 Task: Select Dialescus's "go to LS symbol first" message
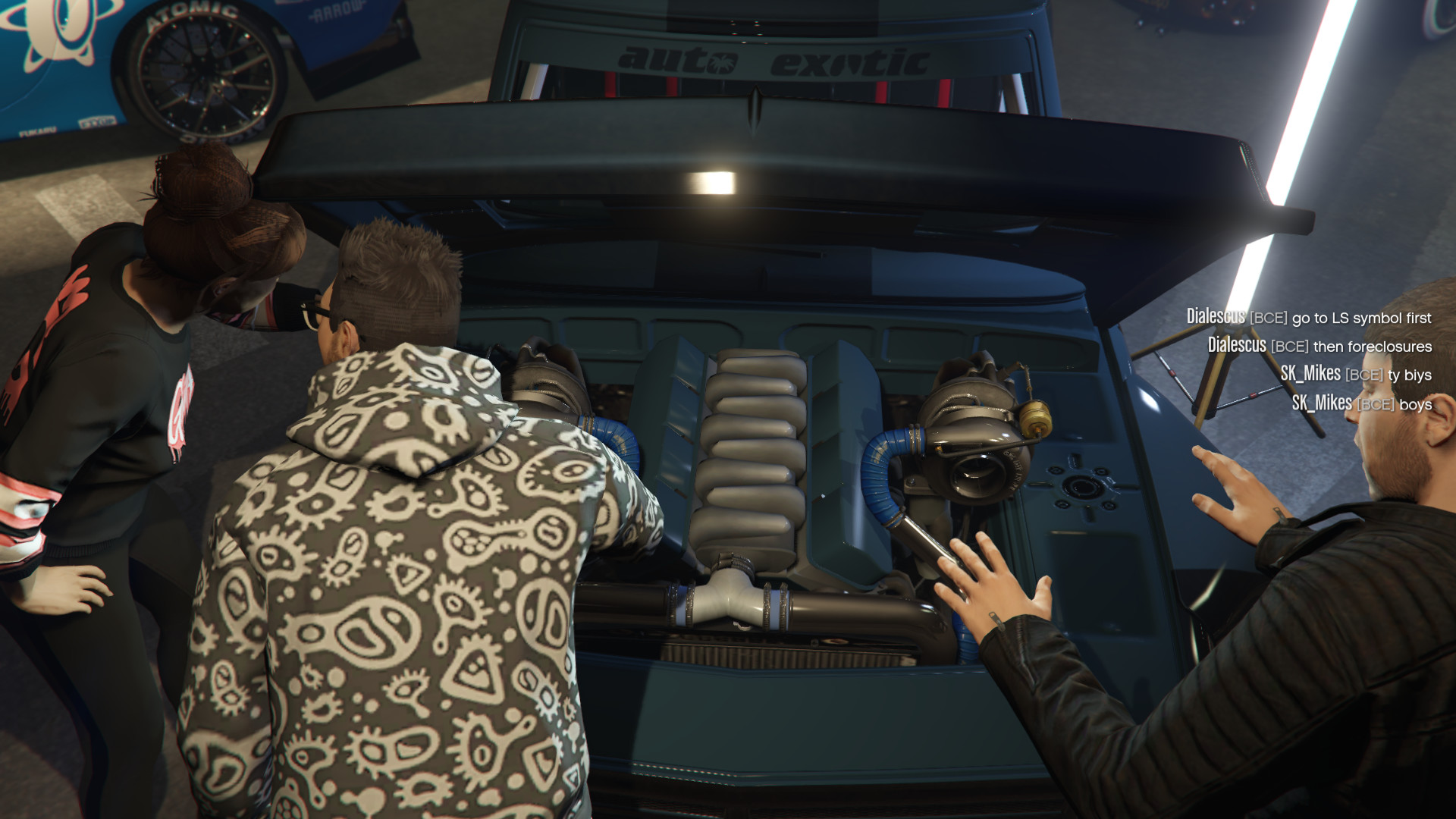(x=1309, y=317)
